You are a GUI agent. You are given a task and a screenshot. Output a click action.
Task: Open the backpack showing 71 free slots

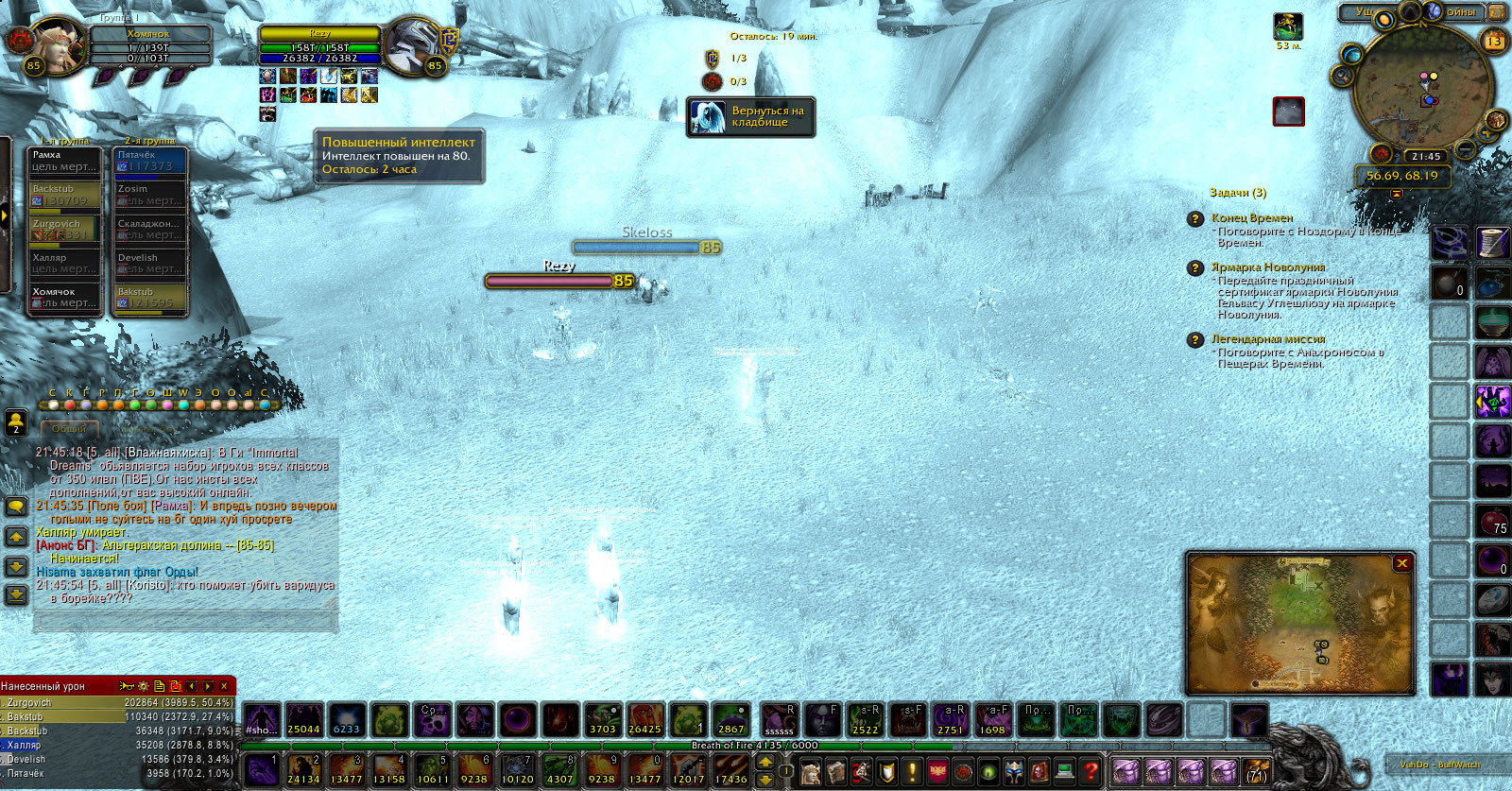click(1256, 772)
